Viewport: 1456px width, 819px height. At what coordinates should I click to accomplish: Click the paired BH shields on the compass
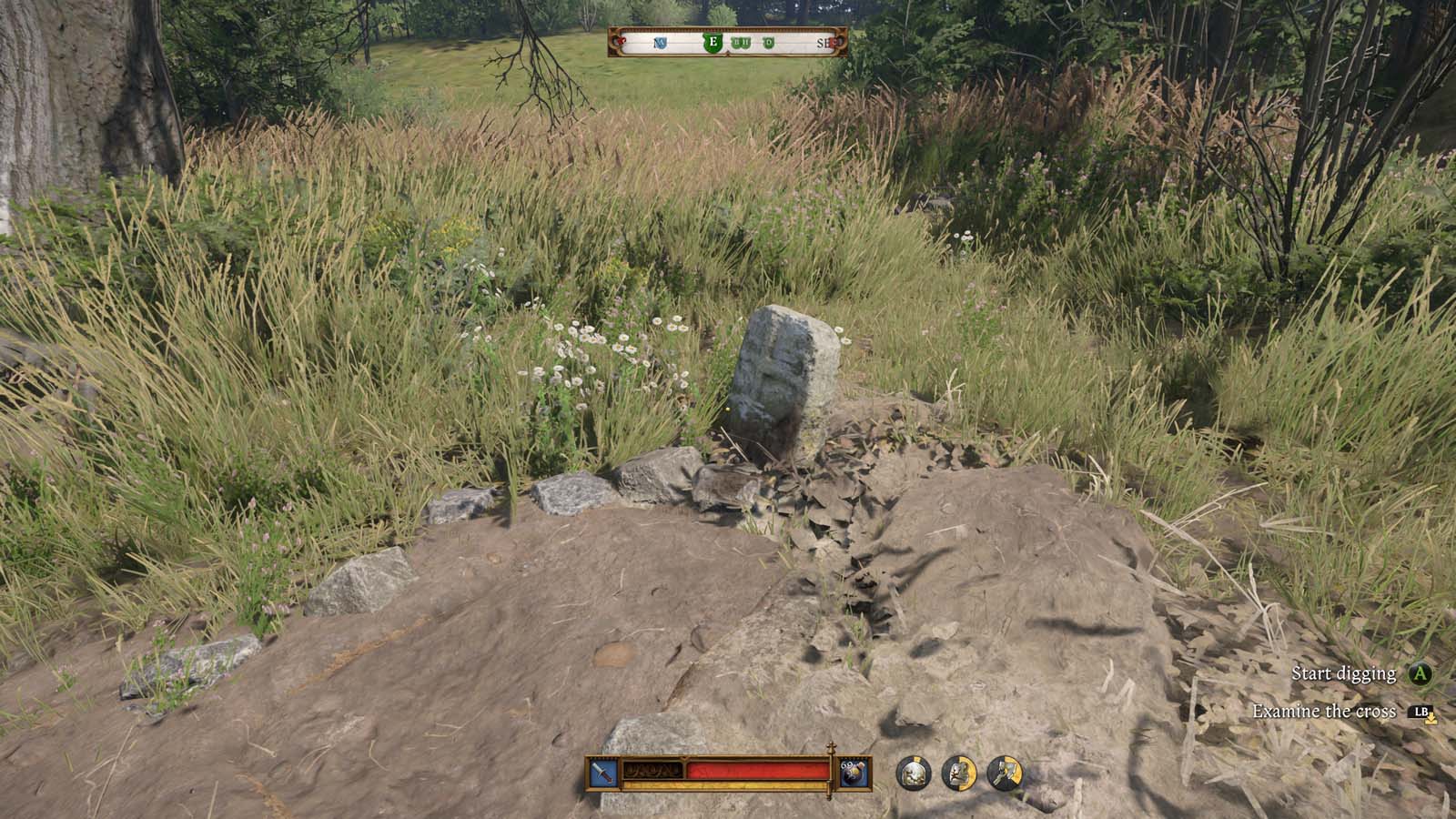tap(741, 42)
